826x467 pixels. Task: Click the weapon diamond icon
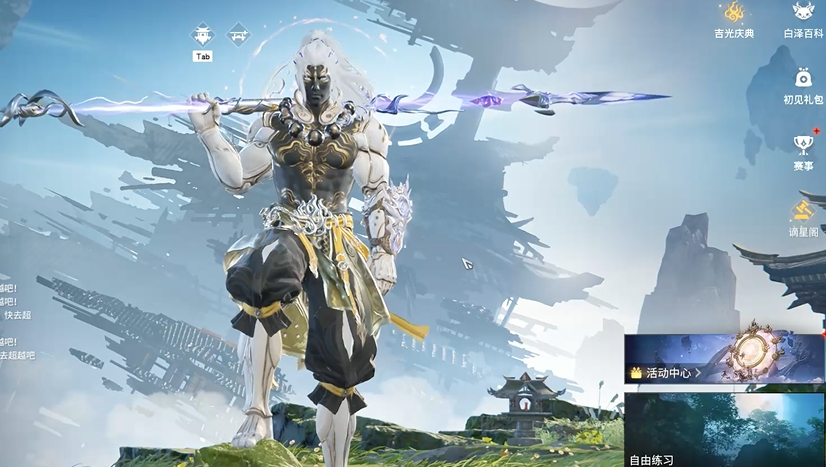point(238,34)
